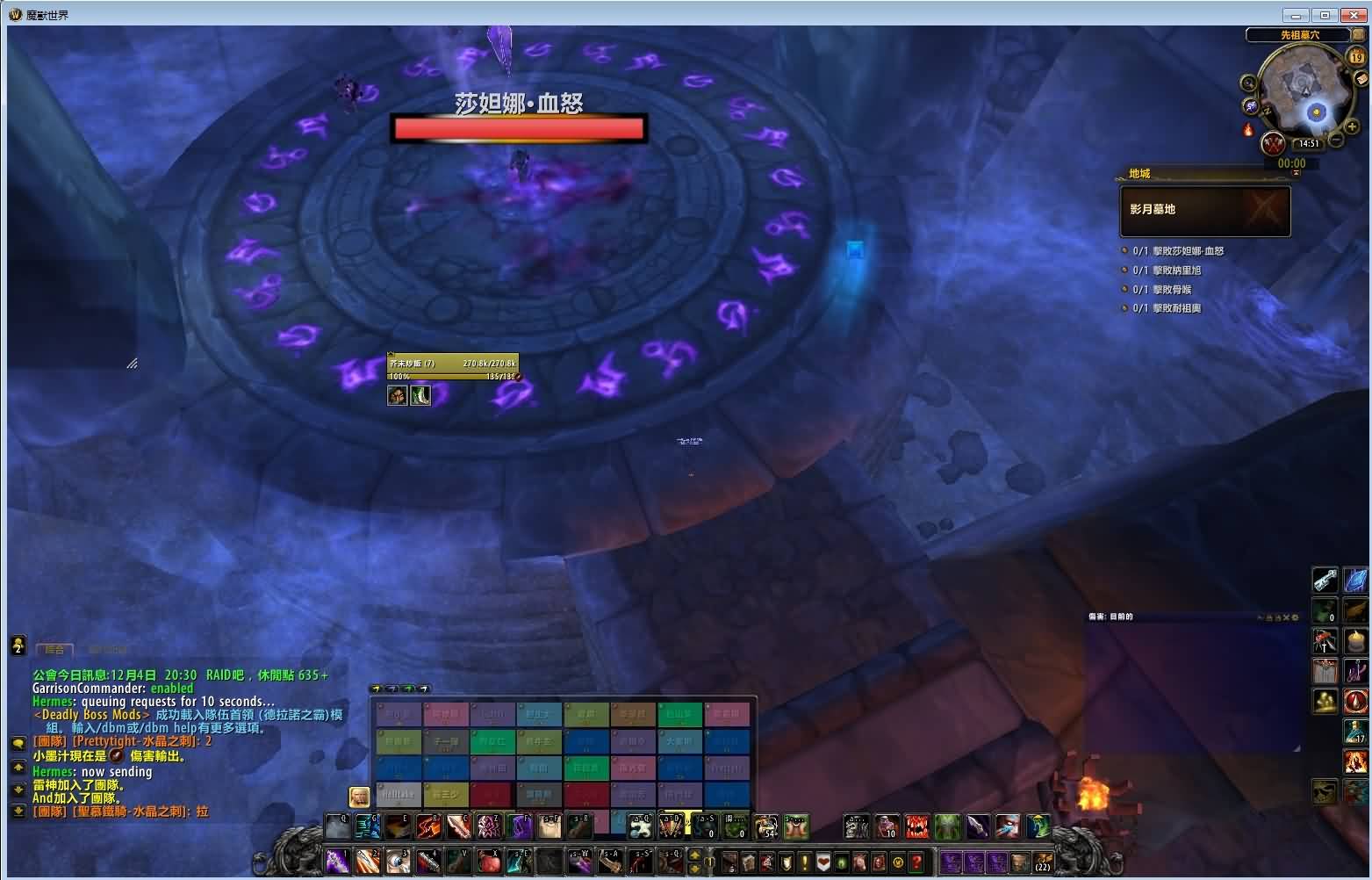1372x880 pixels.
Task: Select the 擊敗納里旭 objective entry
Action: (x=1167, y=270)
